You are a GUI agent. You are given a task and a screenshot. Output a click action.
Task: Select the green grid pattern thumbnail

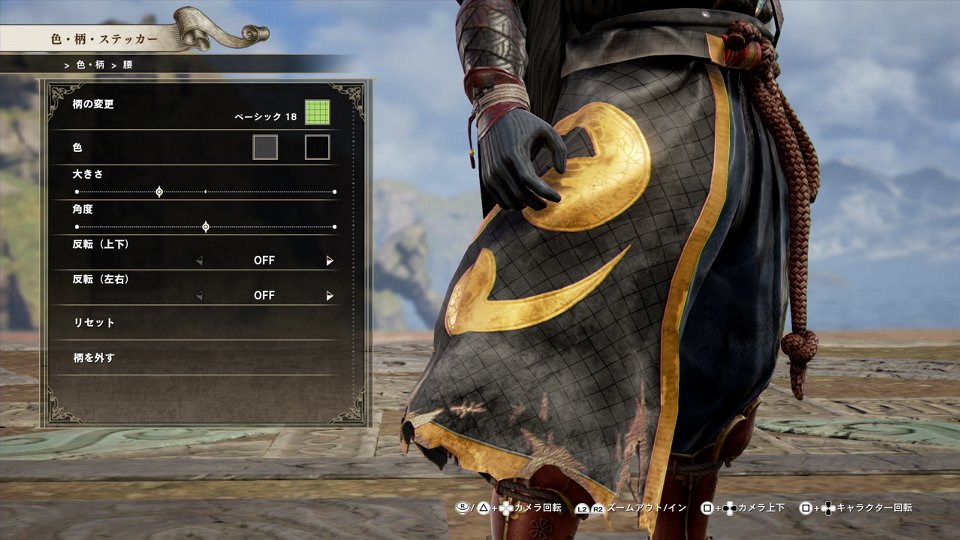[x=317, y=113]
